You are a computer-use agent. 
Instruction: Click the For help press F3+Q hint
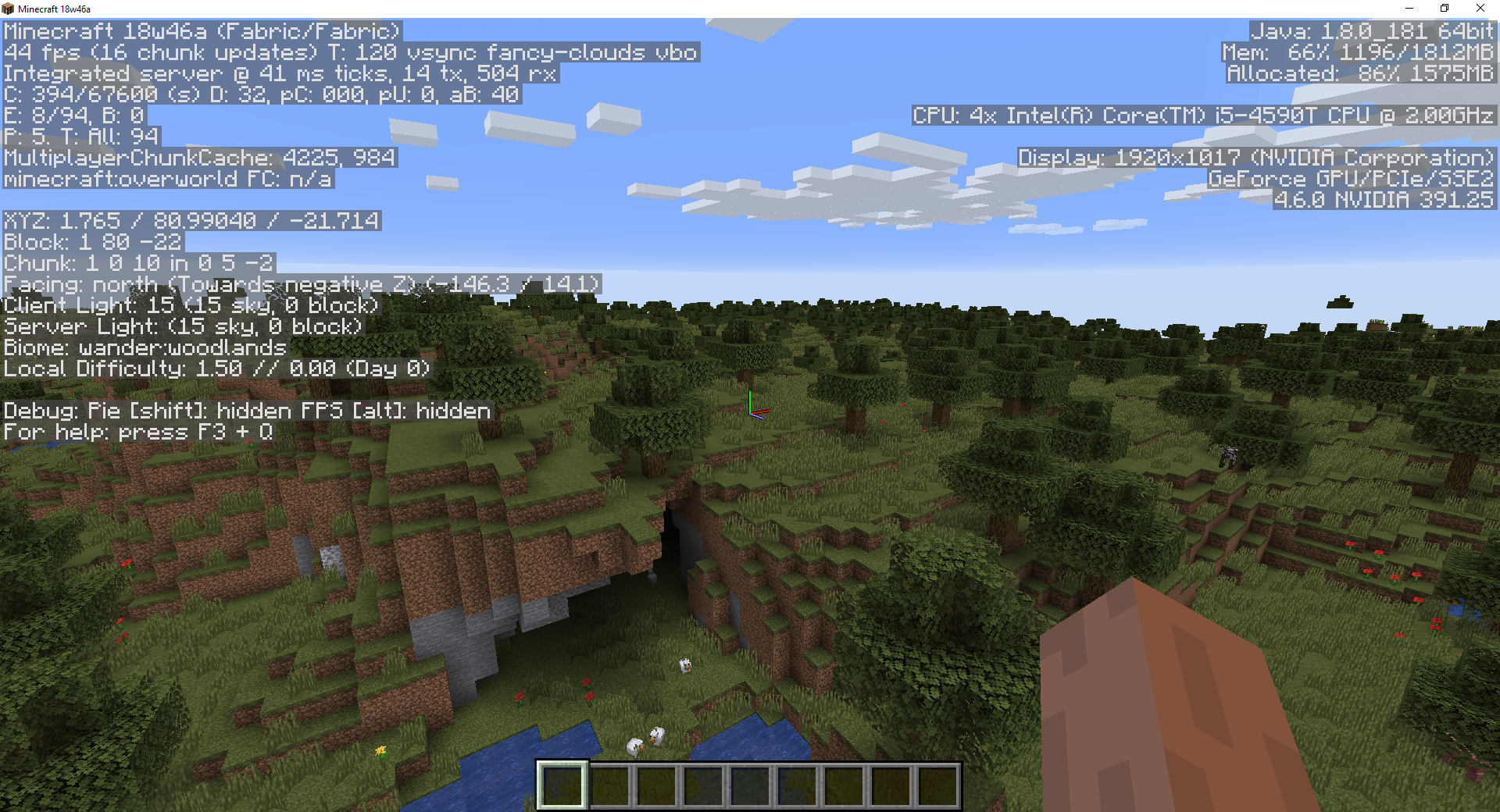137,432
